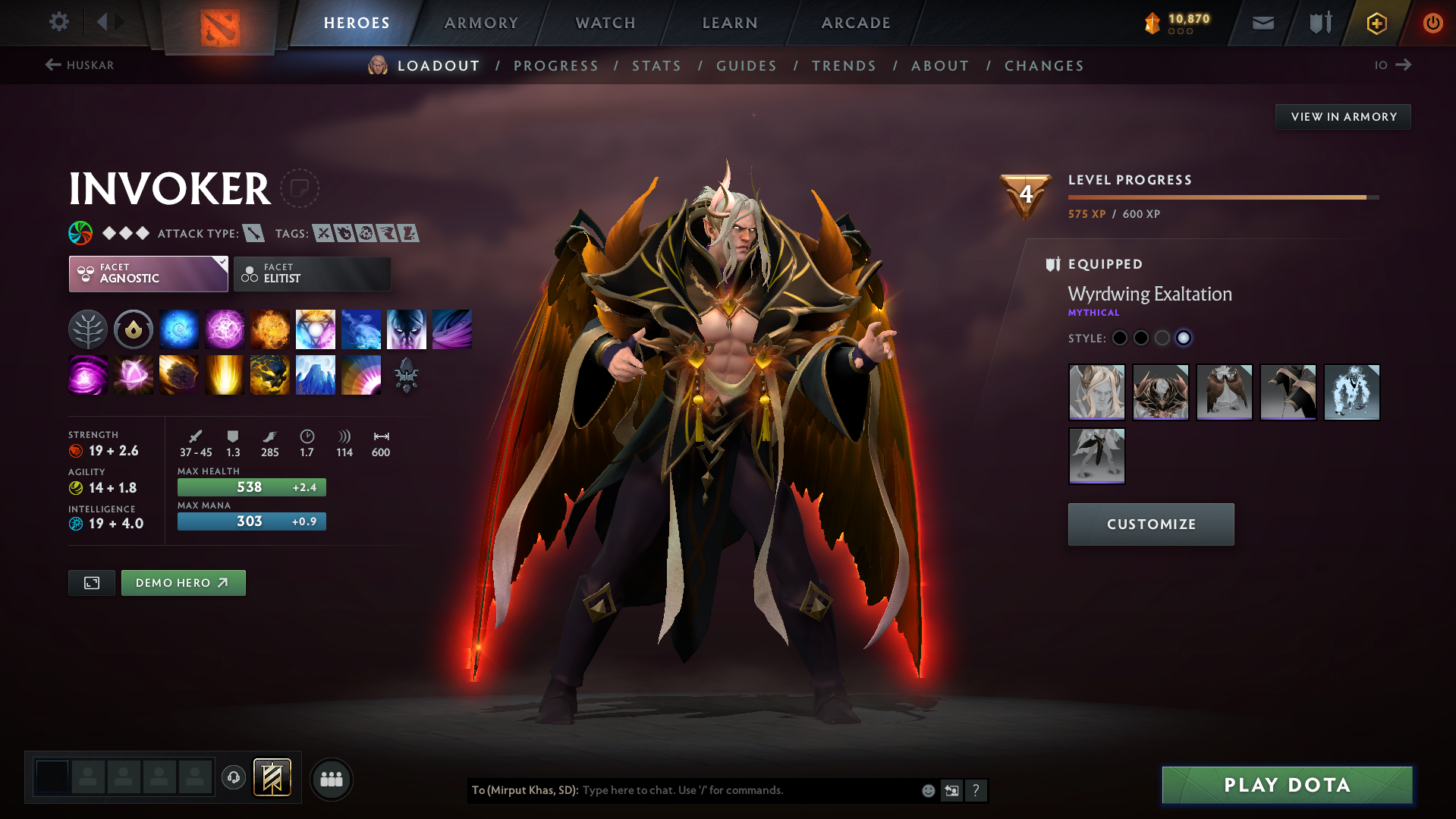Click Invoker's innate tree ability icon
Screen dimensions: 1456x819
click(88, 329)
